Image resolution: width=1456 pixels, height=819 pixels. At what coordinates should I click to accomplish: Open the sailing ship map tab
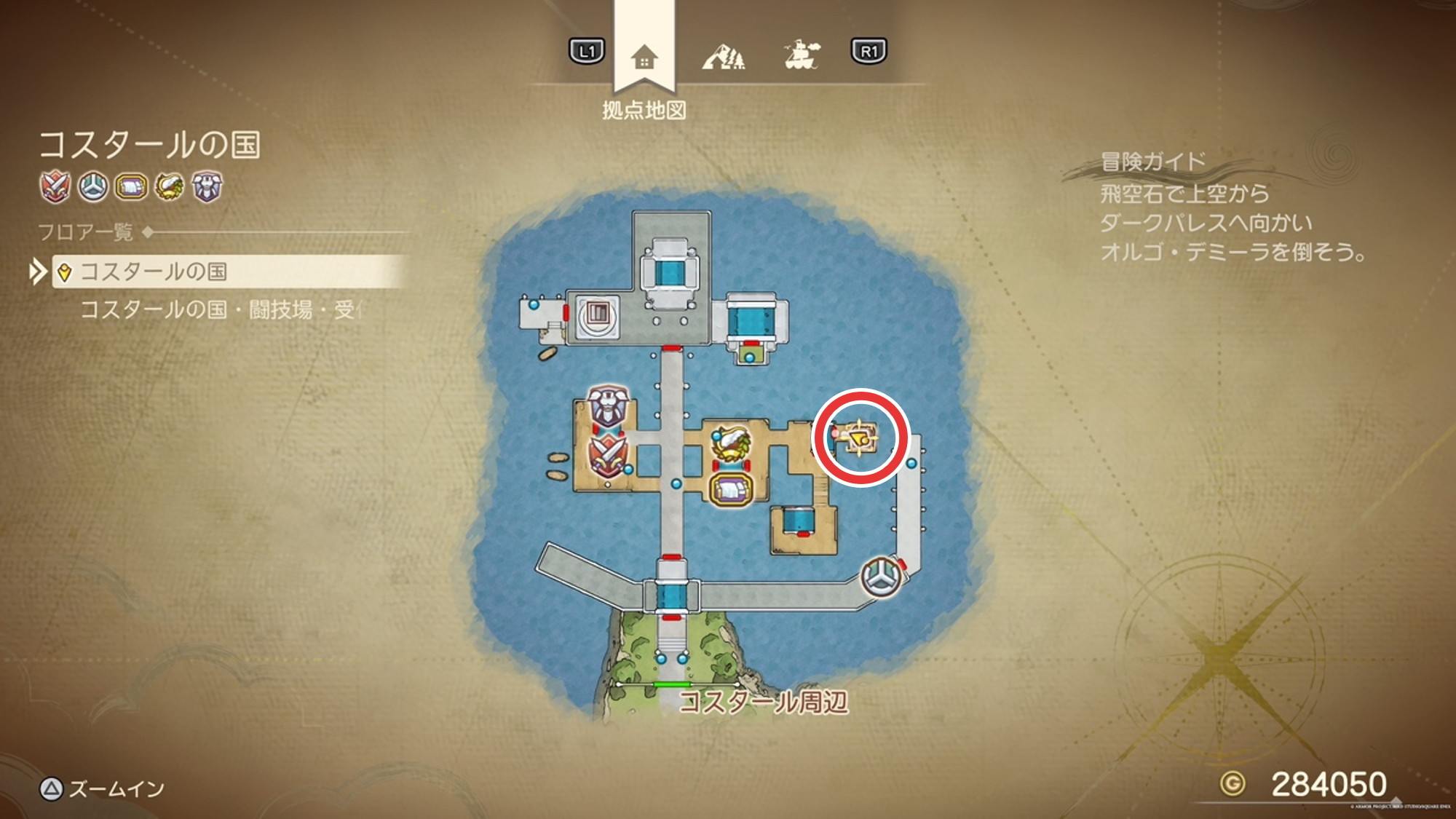[801, 55]
